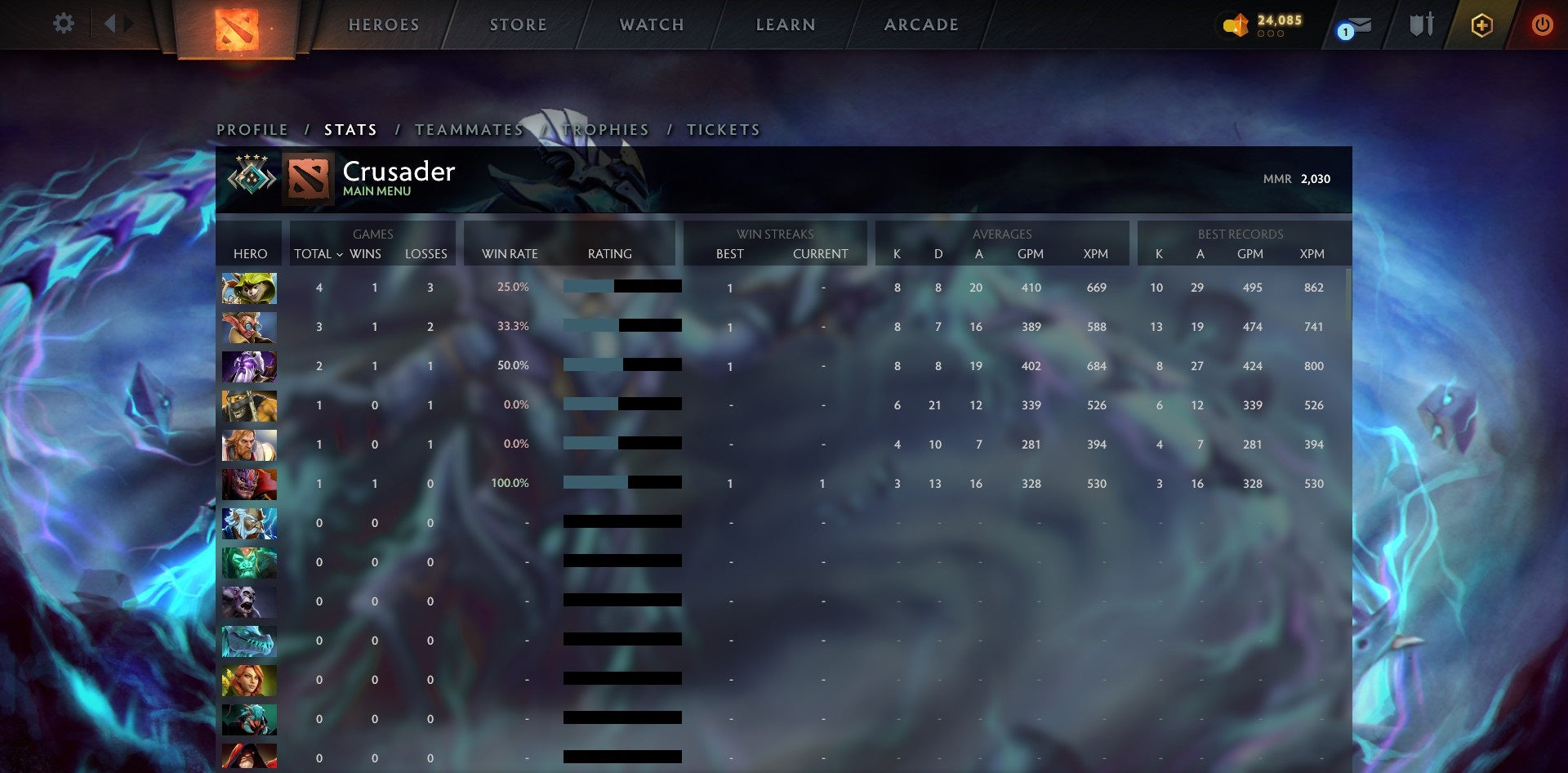1568x773 pixels.
Task: Select Faceless Void's hero portrait
Action: click(250, 366)
